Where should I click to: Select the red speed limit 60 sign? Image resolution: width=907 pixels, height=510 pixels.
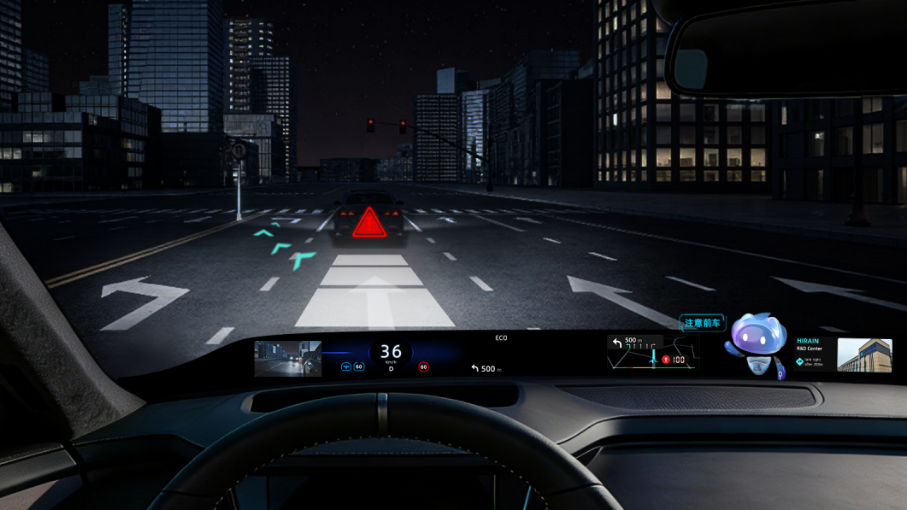423,367
